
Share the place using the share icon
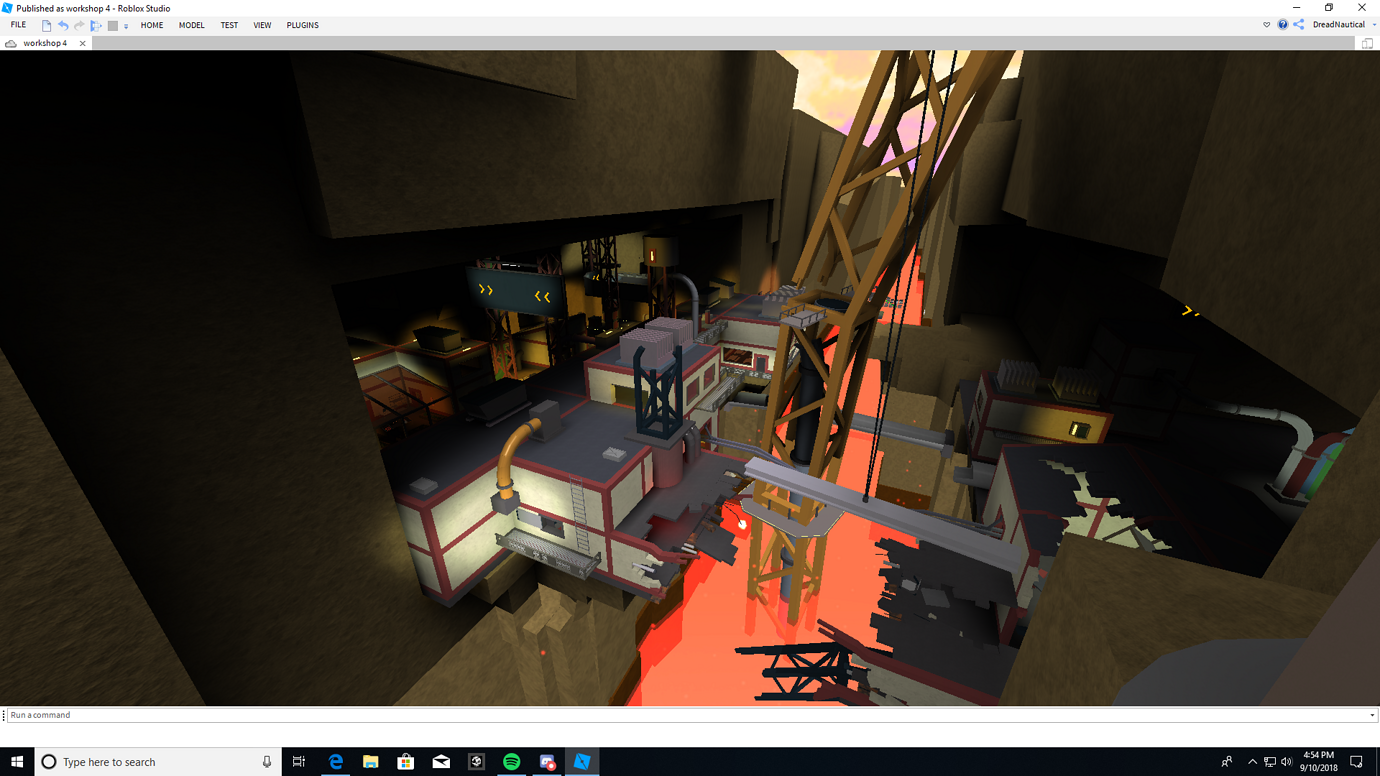[x=1298, y=24]
